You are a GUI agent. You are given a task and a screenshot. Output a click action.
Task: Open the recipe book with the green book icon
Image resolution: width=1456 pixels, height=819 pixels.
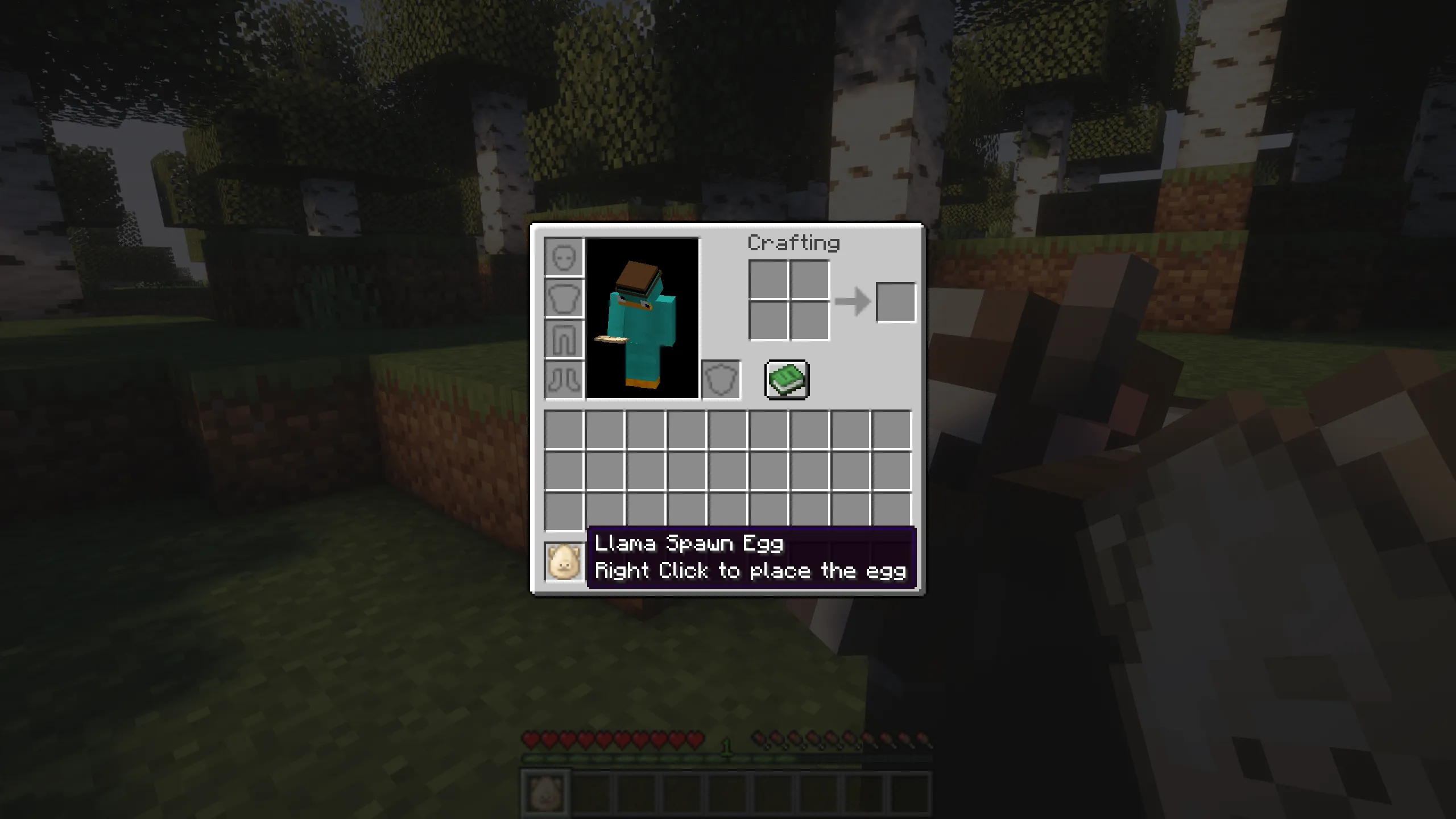pyautogui.click(x=787, y=380)
